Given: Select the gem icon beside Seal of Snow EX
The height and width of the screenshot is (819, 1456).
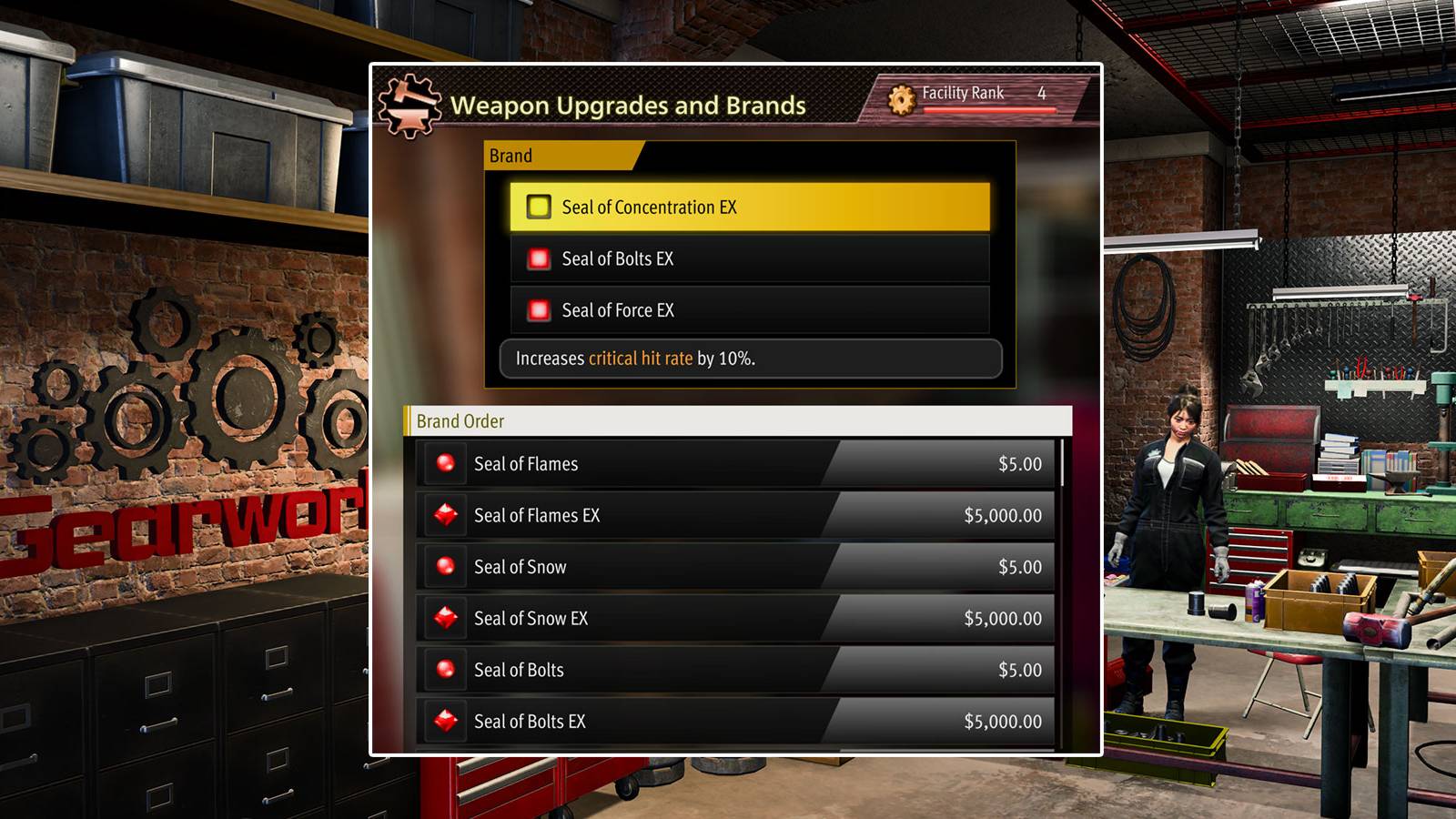Looking at the screenshot, I should click(x=445, y=618).
